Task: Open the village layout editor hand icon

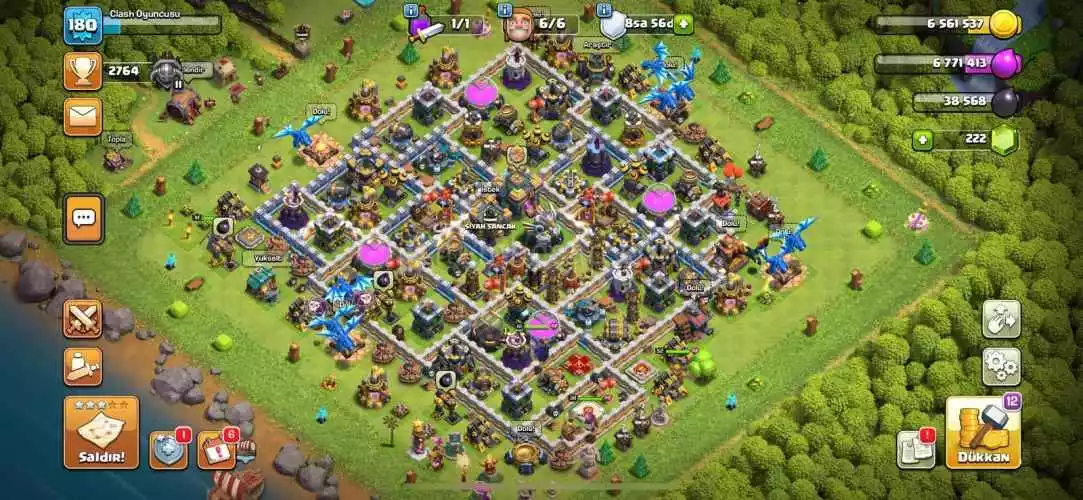Action: [x=1000, y=320]
